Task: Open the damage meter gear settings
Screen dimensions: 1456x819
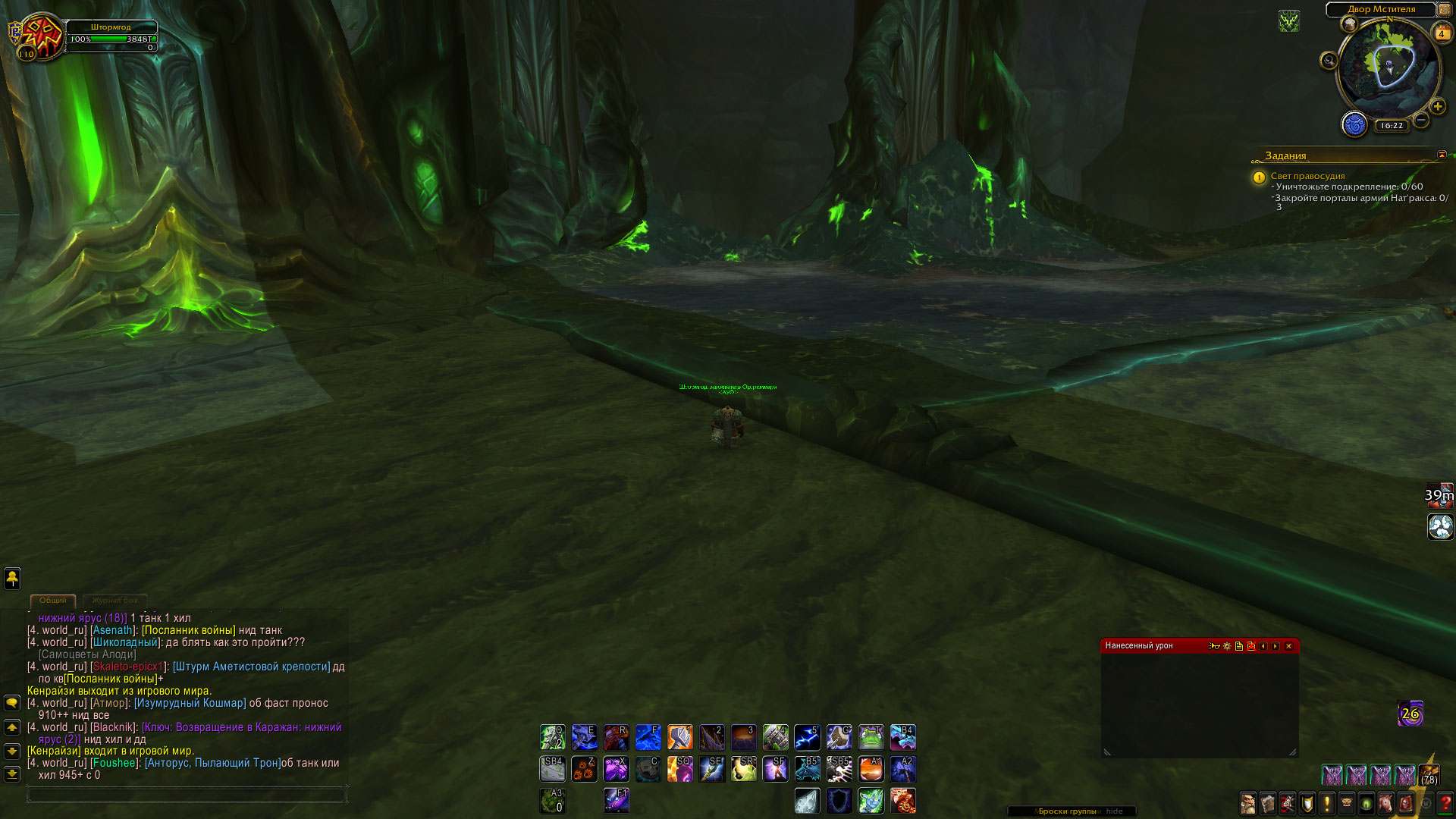Action: (1226, 646)
